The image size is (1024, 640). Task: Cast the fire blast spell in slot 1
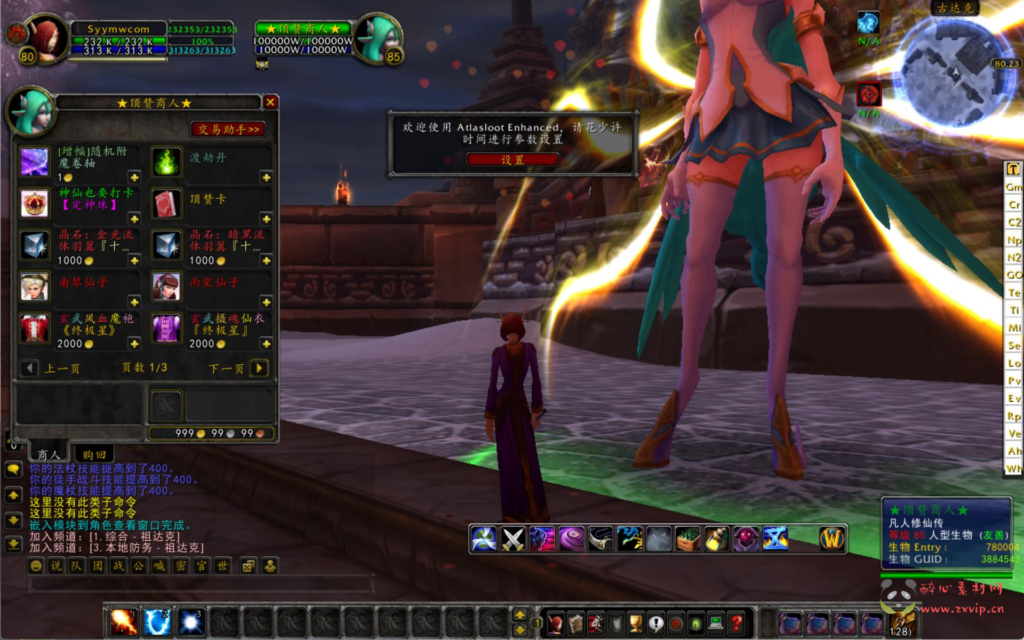124,622
